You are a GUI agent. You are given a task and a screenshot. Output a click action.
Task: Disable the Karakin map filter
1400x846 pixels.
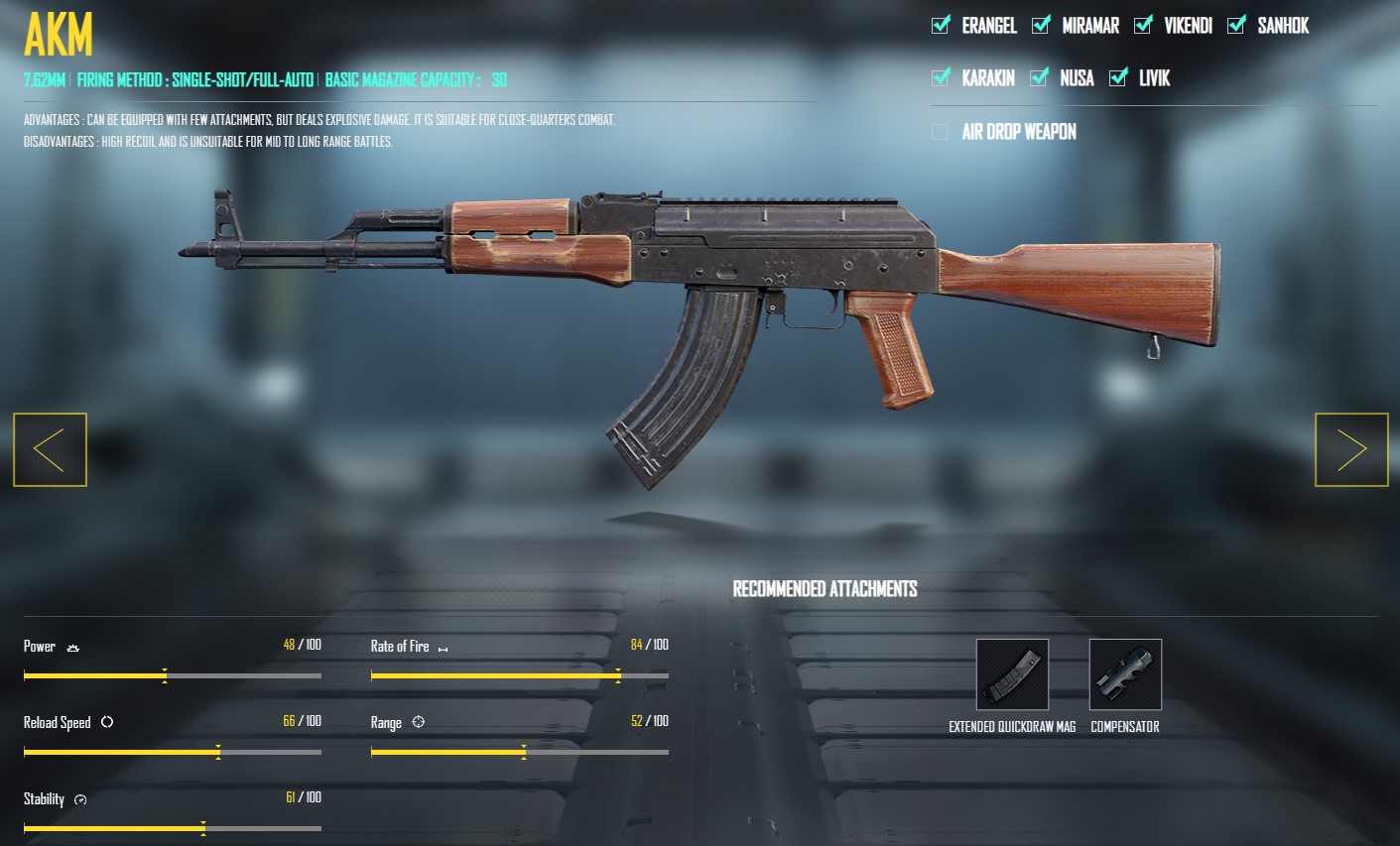pyautogui.click(x=940, y=77)
